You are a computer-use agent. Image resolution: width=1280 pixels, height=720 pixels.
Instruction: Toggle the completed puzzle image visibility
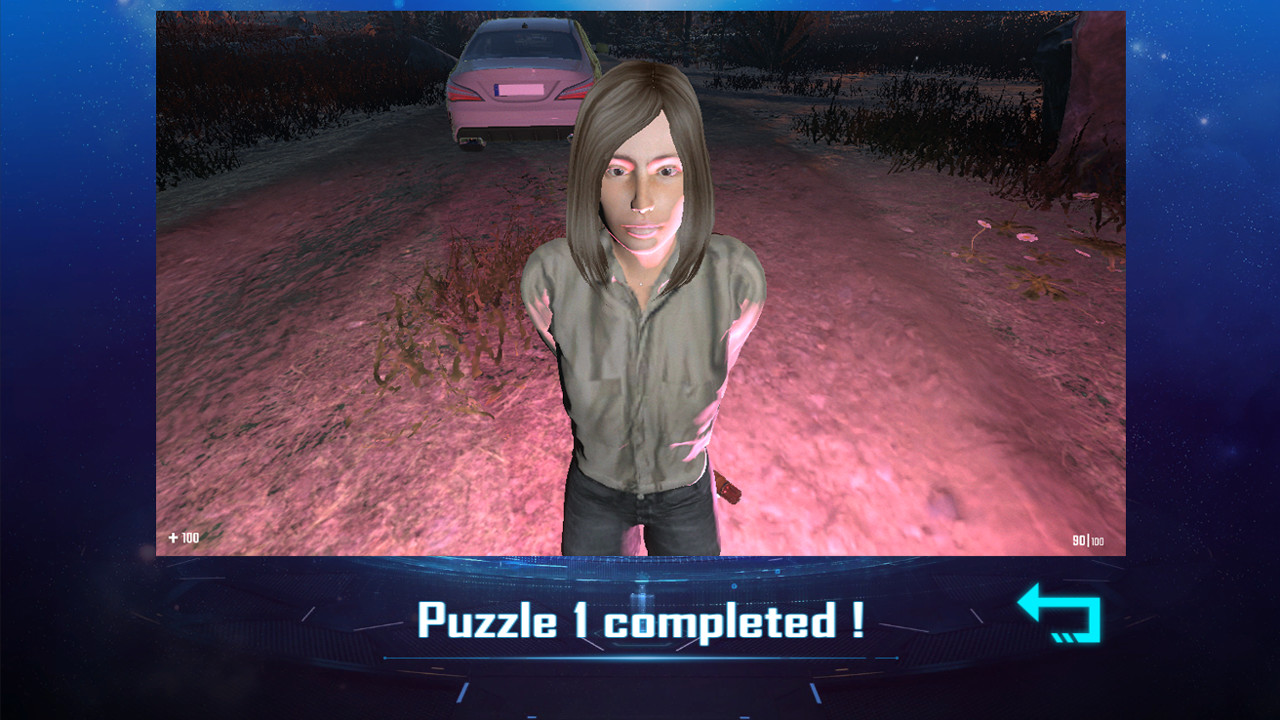click(x=640, y=280)
